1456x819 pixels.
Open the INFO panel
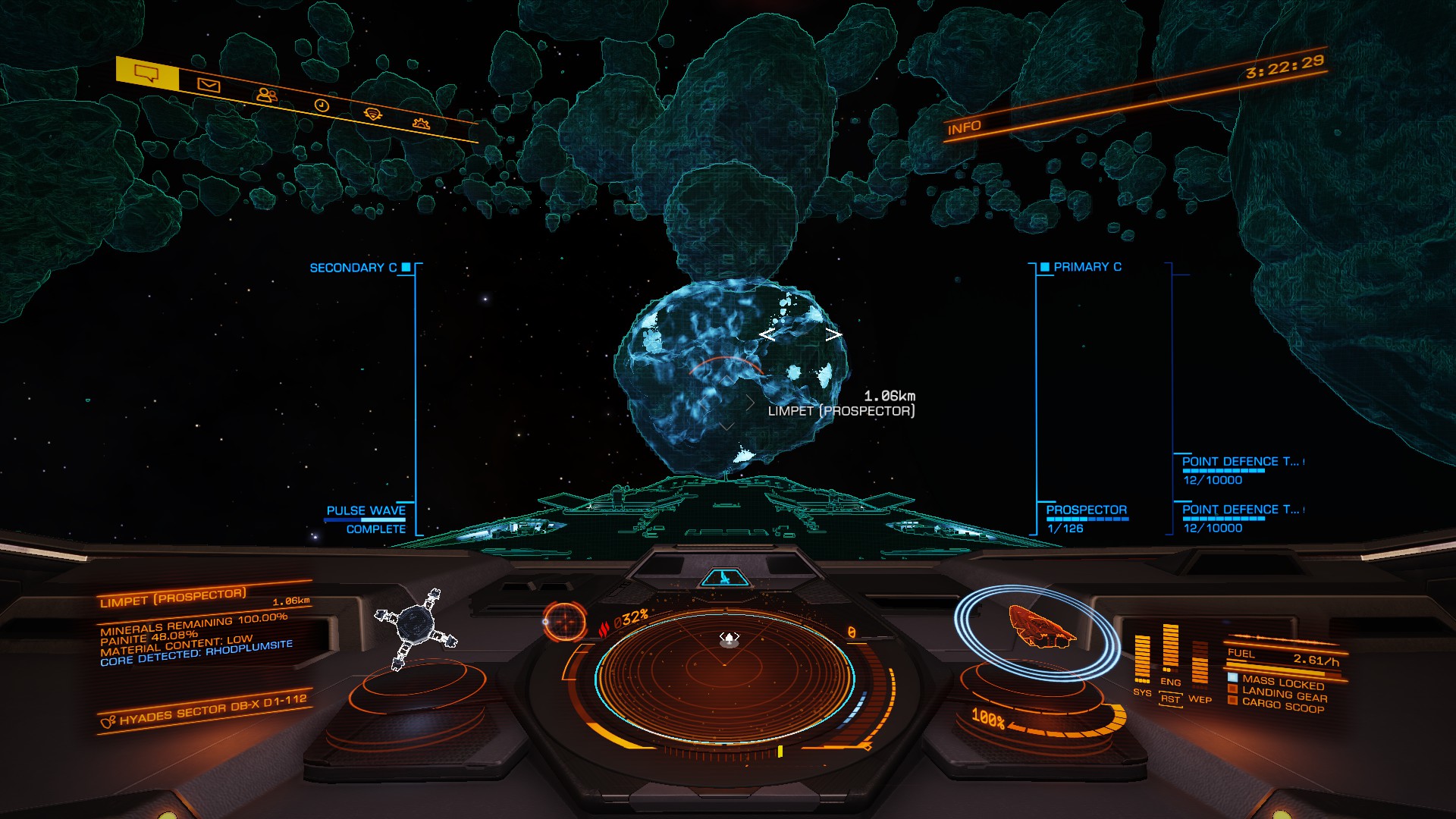[x=964, y=127]
